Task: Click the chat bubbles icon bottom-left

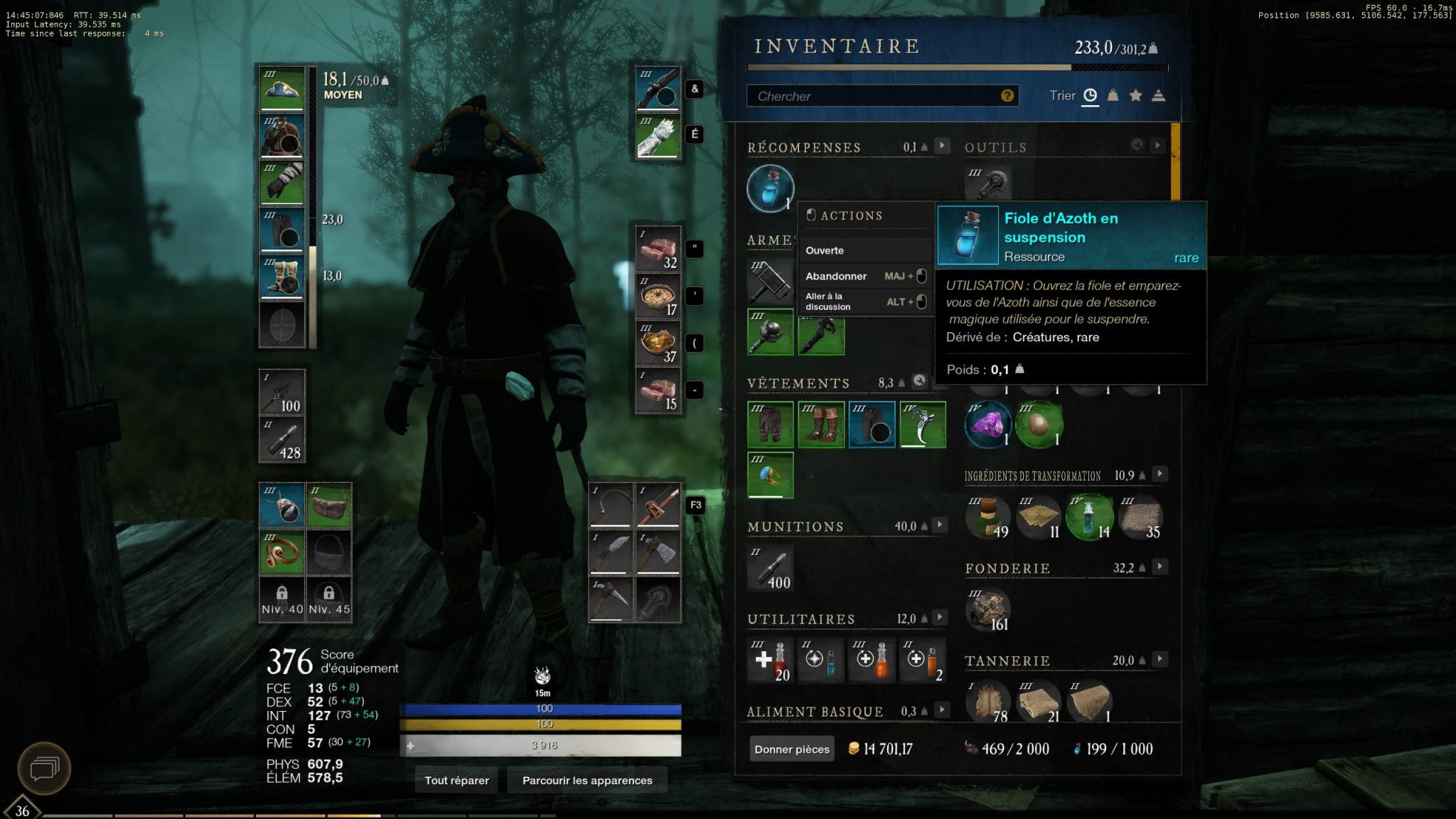Action: pos(44,767)
